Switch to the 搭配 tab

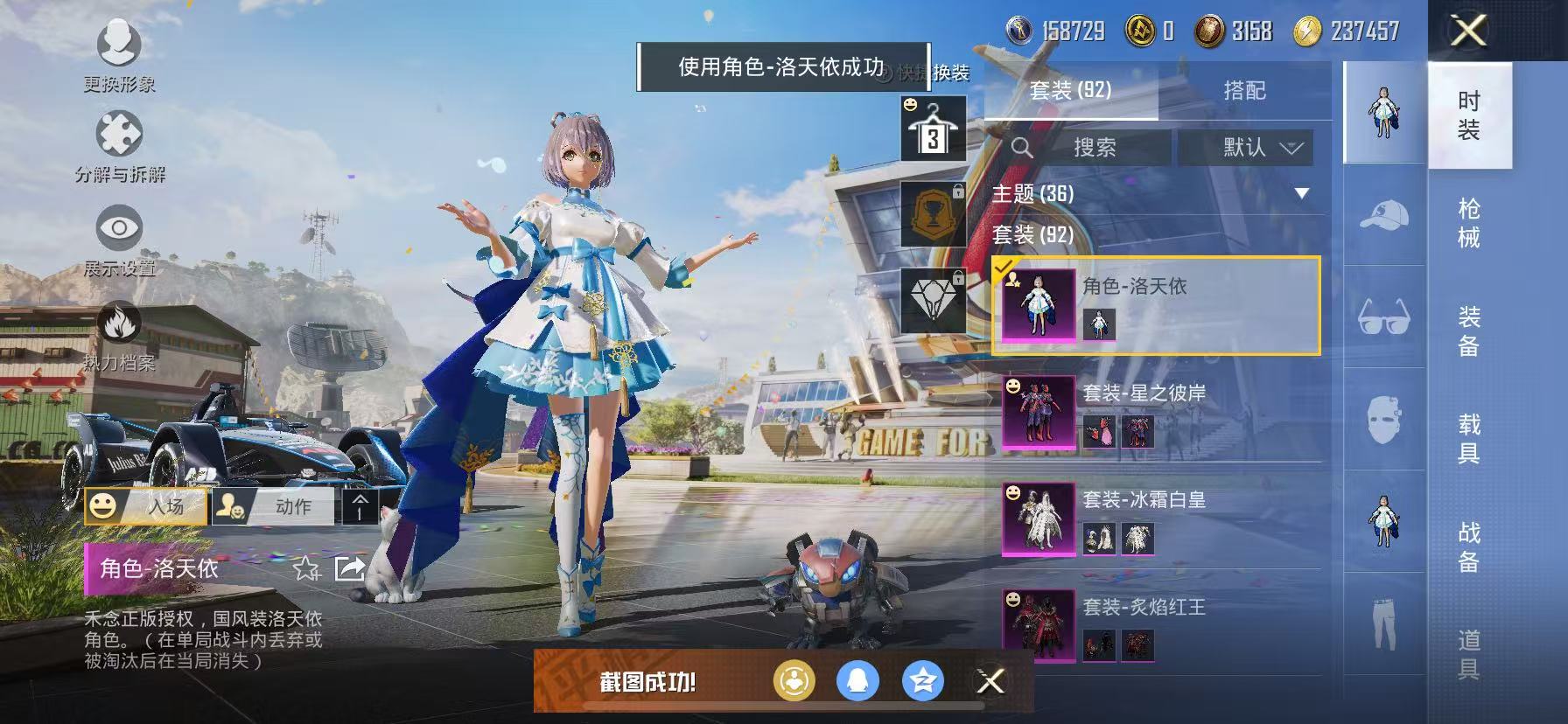coord(1246,91)
